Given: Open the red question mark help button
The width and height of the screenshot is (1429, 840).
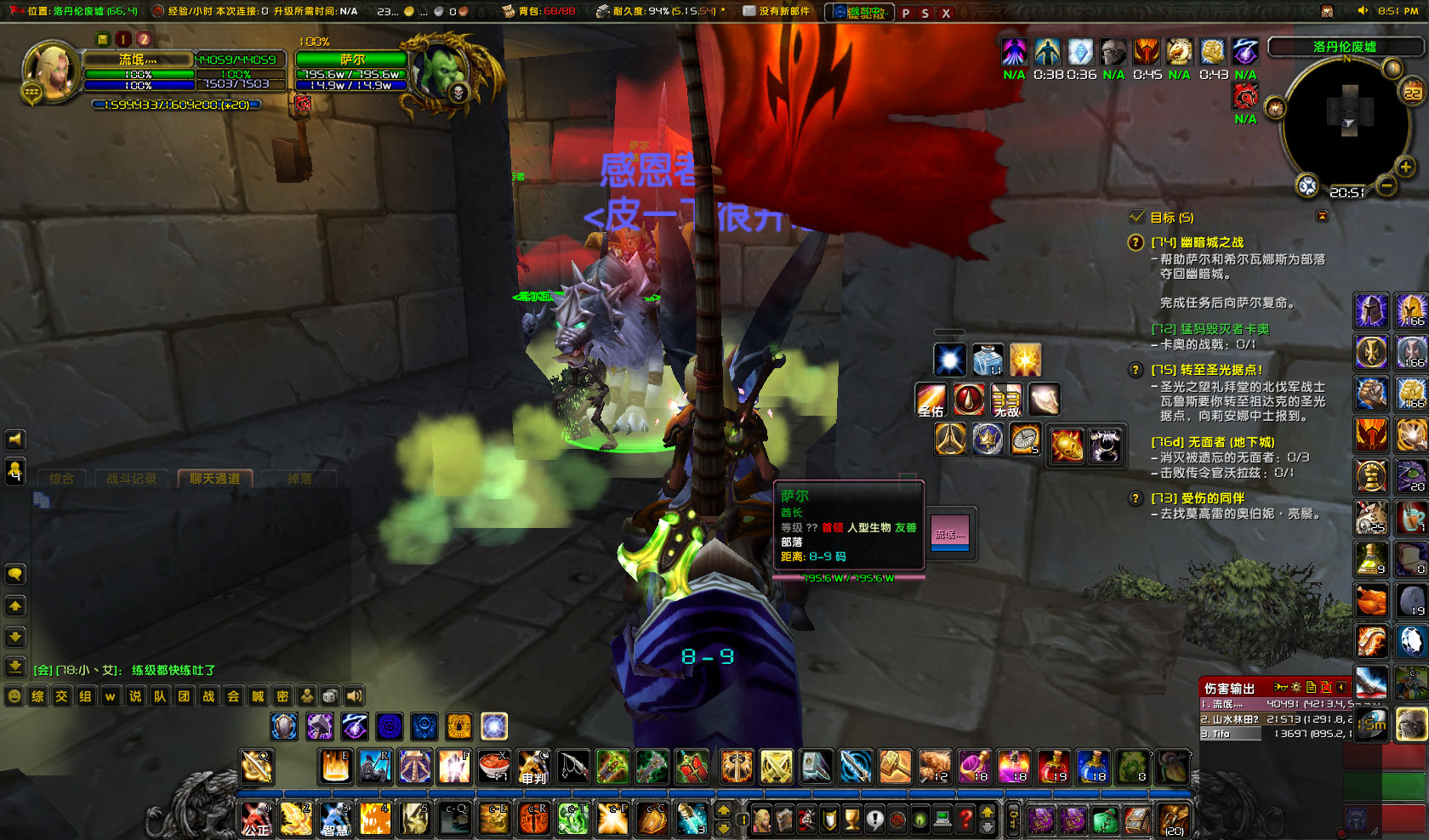Looking at the screenshot, I should click(x=965, y=820).
